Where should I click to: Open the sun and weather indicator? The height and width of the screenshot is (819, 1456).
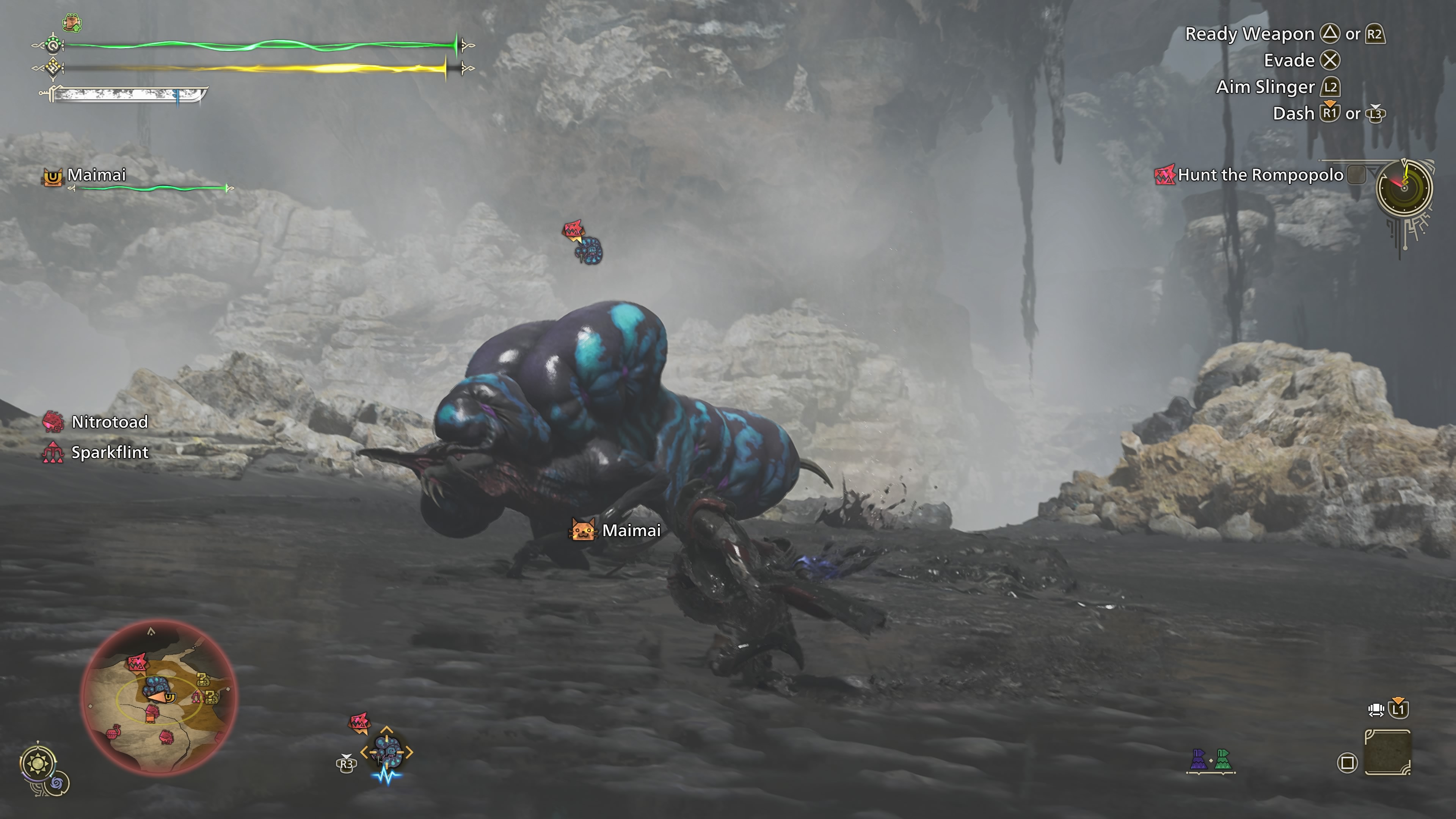[x=38, y=764]
